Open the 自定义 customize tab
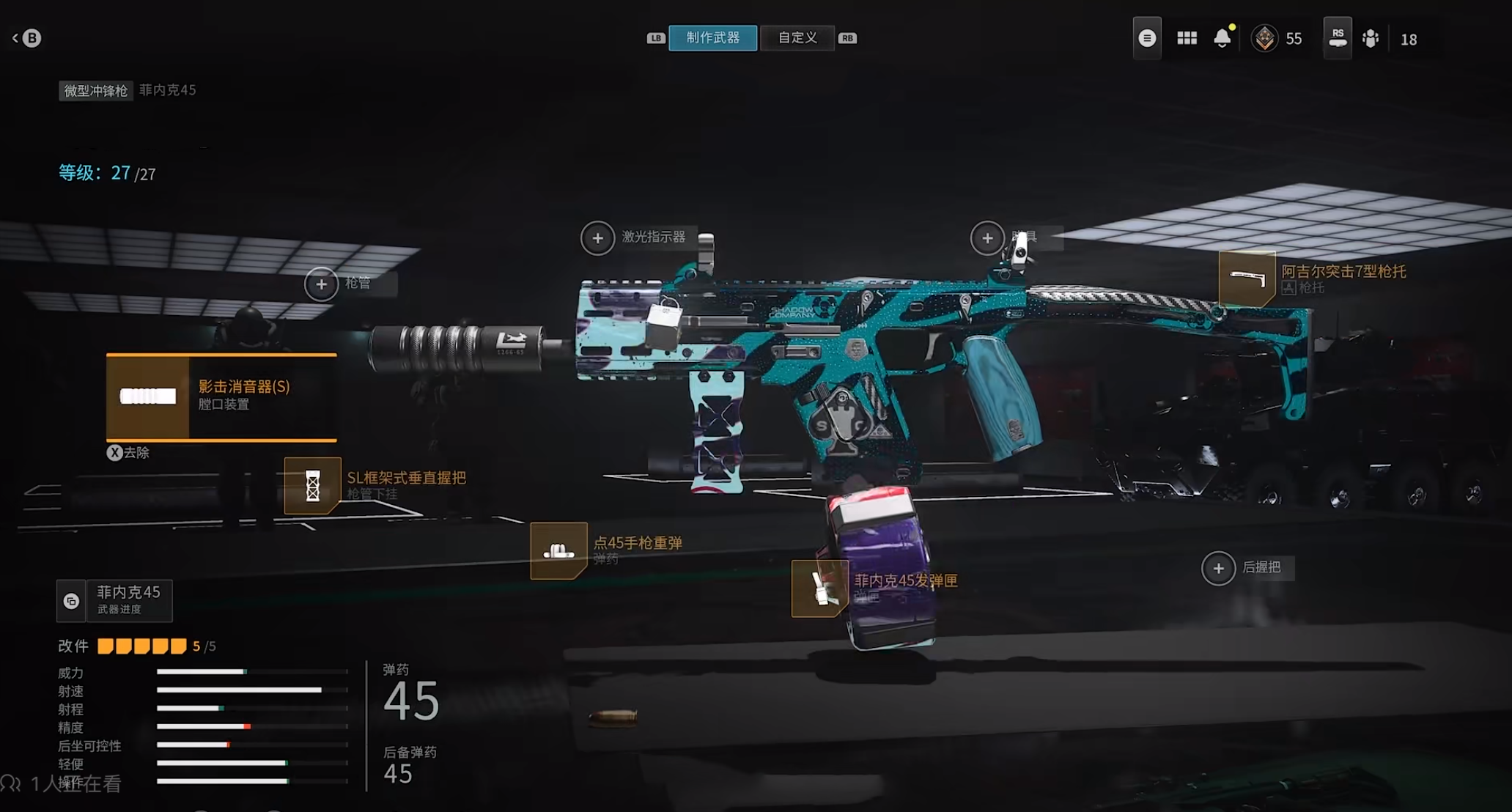 click(x=797, y=38)
